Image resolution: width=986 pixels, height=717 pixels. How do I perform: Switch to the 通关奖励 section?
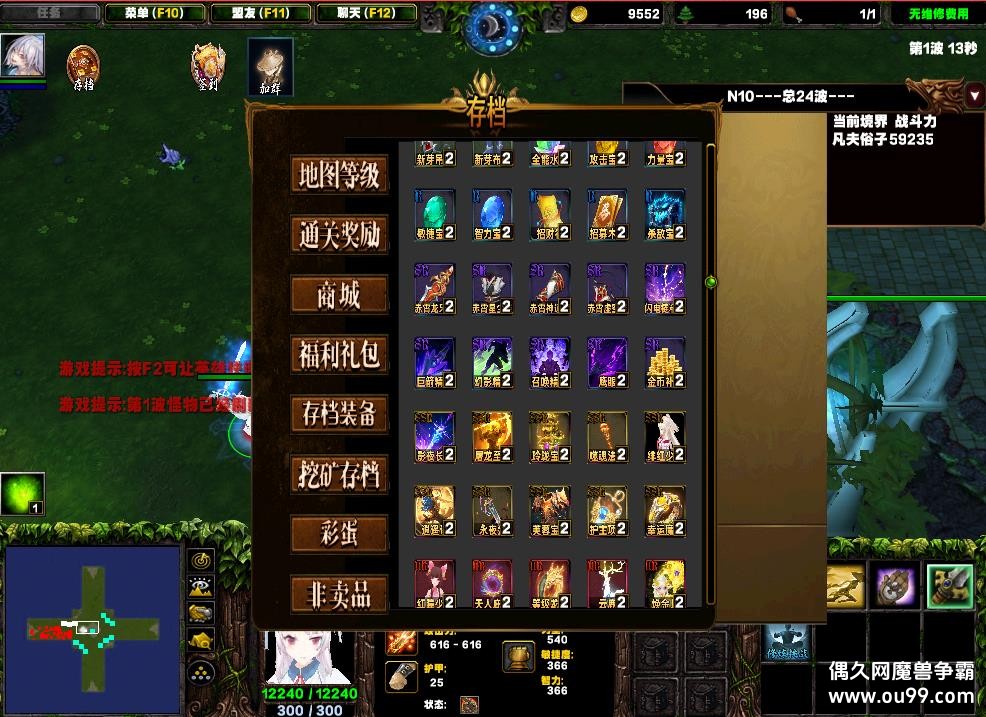point(340,235)
